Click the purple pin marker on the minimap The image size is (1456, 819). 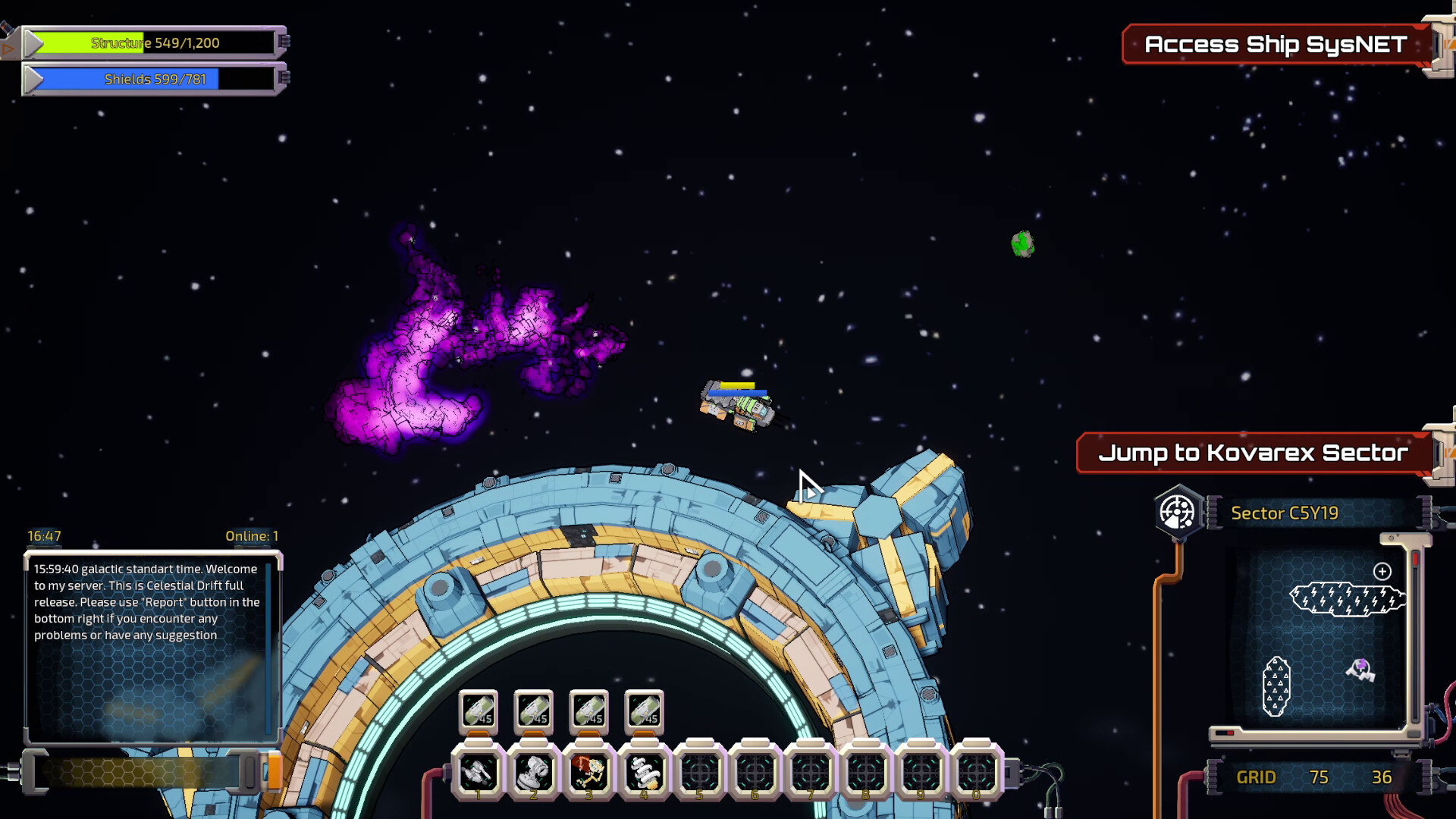click(1360, 669)
